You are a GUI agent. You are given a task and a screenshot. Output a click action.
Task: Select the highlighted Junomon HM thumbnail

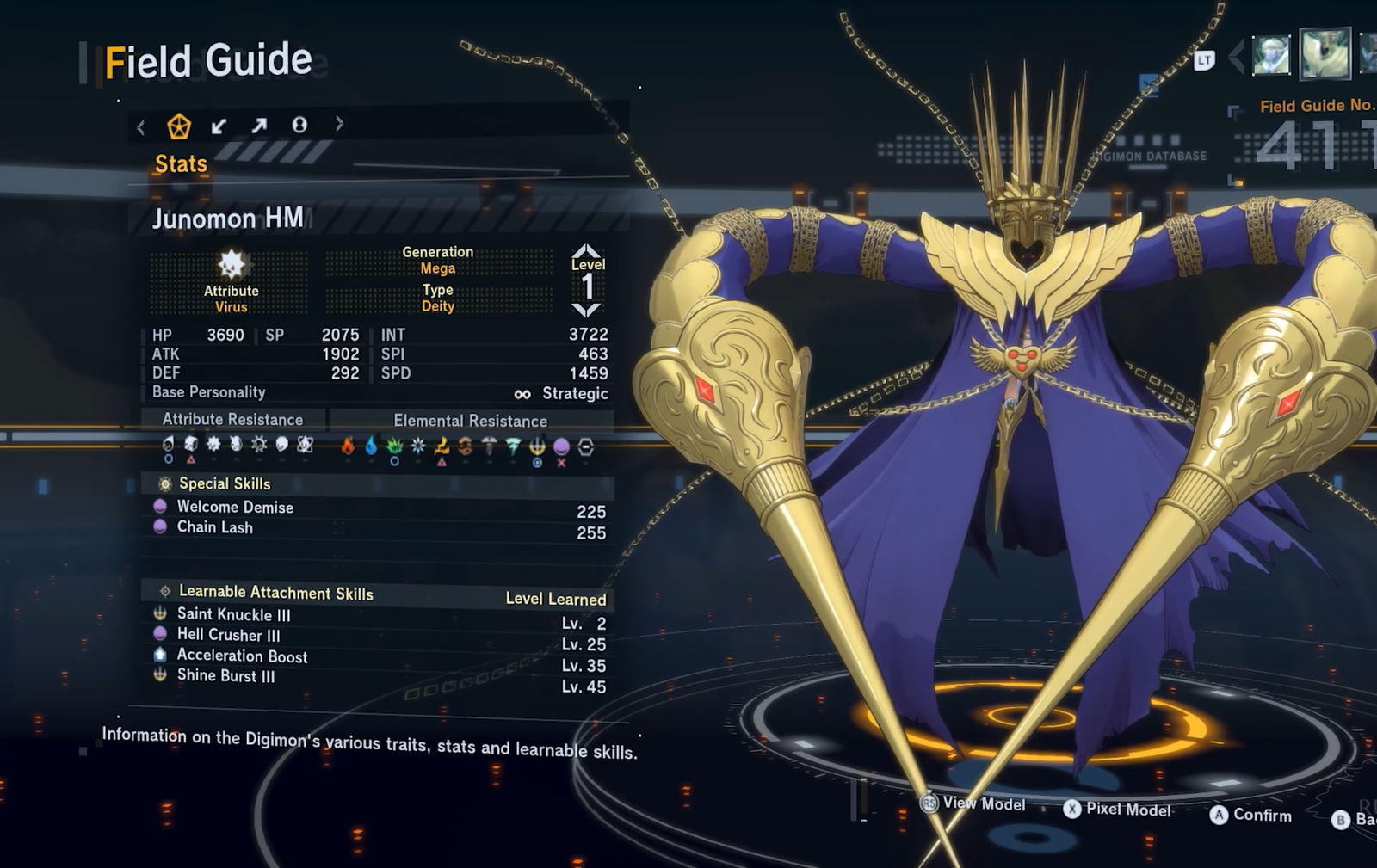(x=1325, y=53)
